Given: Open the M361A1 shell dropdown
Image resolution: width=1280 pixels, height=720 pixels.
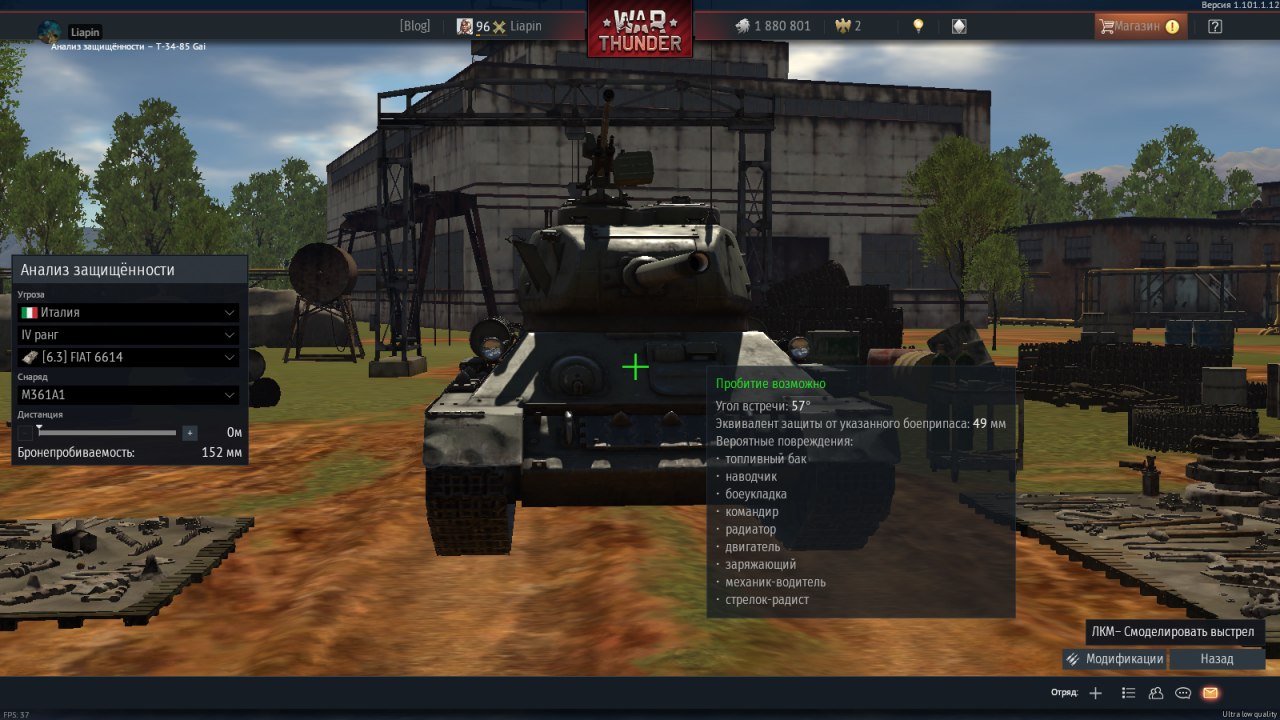Looking at the screenshot, I should pos(128,395).
